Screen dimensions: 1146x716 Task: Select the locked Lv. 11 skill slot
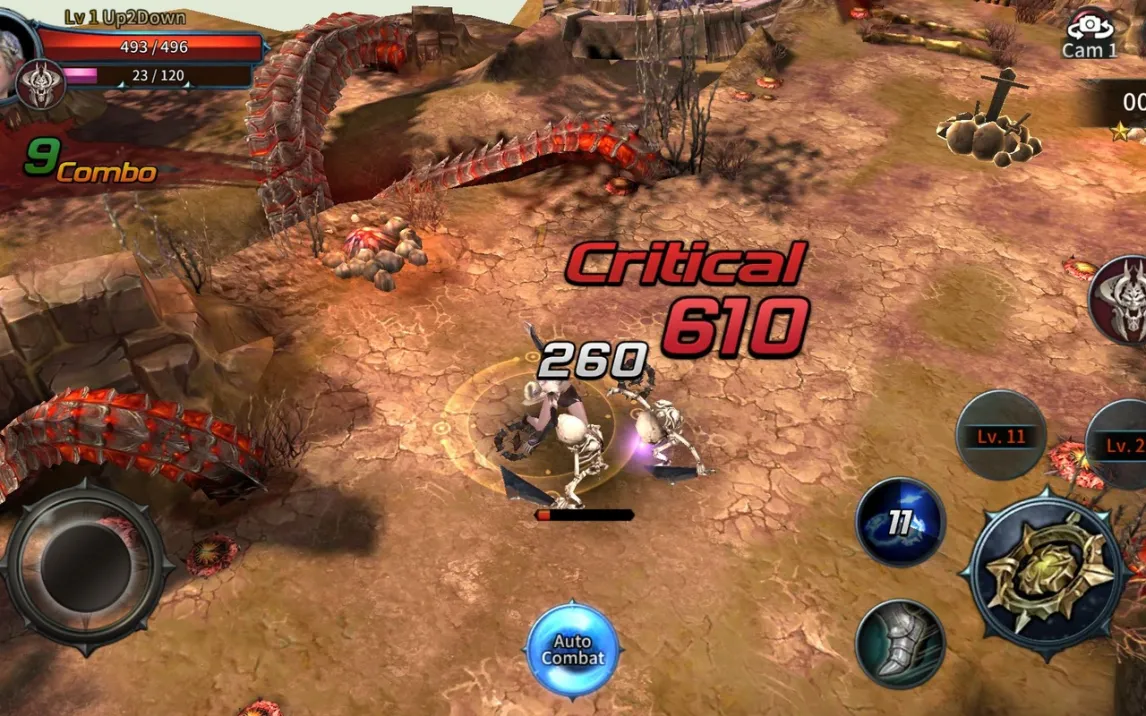coord(1001,436)
